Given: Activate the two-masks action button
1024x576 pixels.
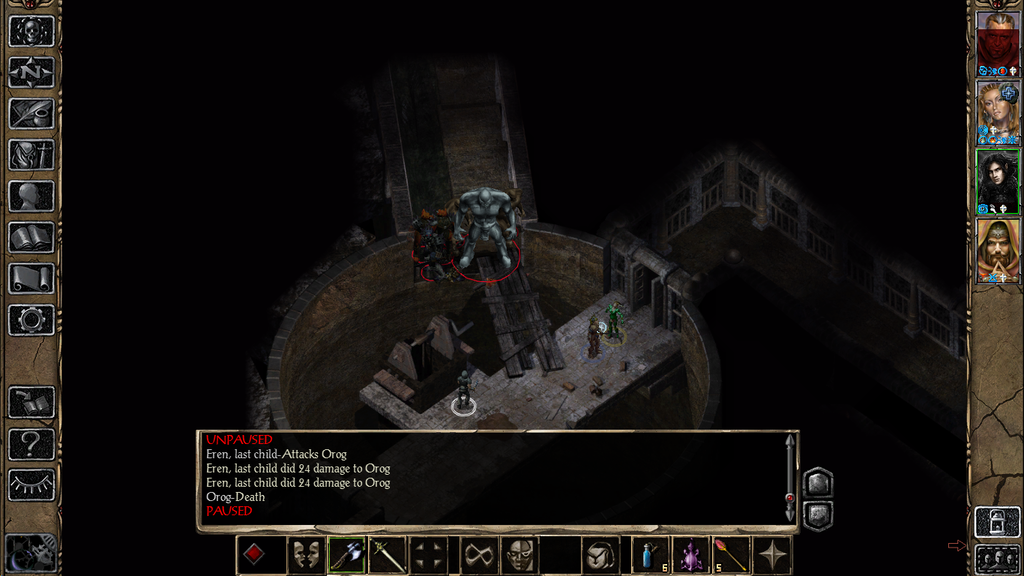Looking at the screenshot, I should 305,555.
